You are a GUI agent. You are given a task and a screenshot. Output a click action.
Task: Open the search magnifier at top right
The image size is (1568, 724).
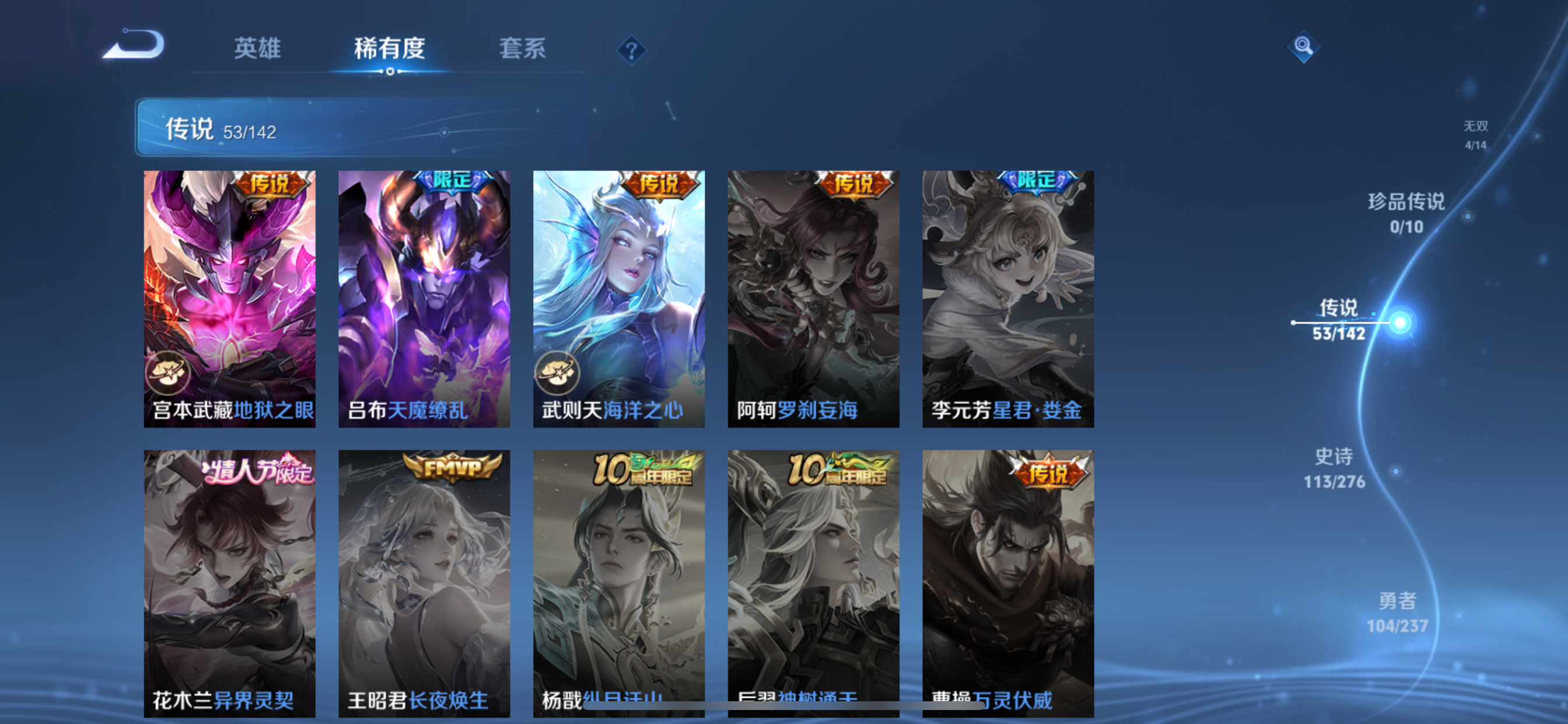coord(1303,46)
